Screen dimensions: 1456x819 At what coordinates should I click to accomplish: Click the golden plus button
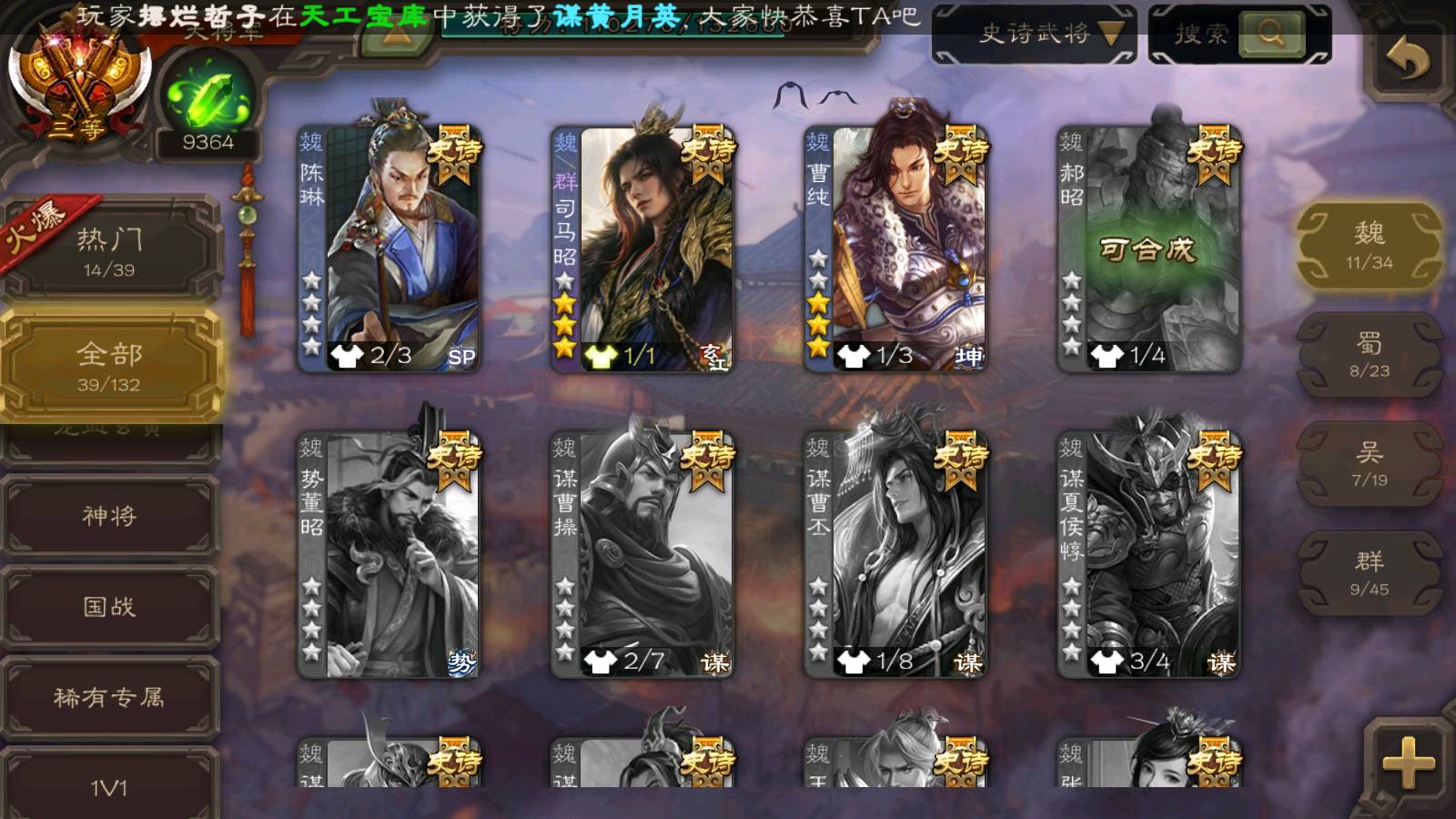click(1407, 763)
